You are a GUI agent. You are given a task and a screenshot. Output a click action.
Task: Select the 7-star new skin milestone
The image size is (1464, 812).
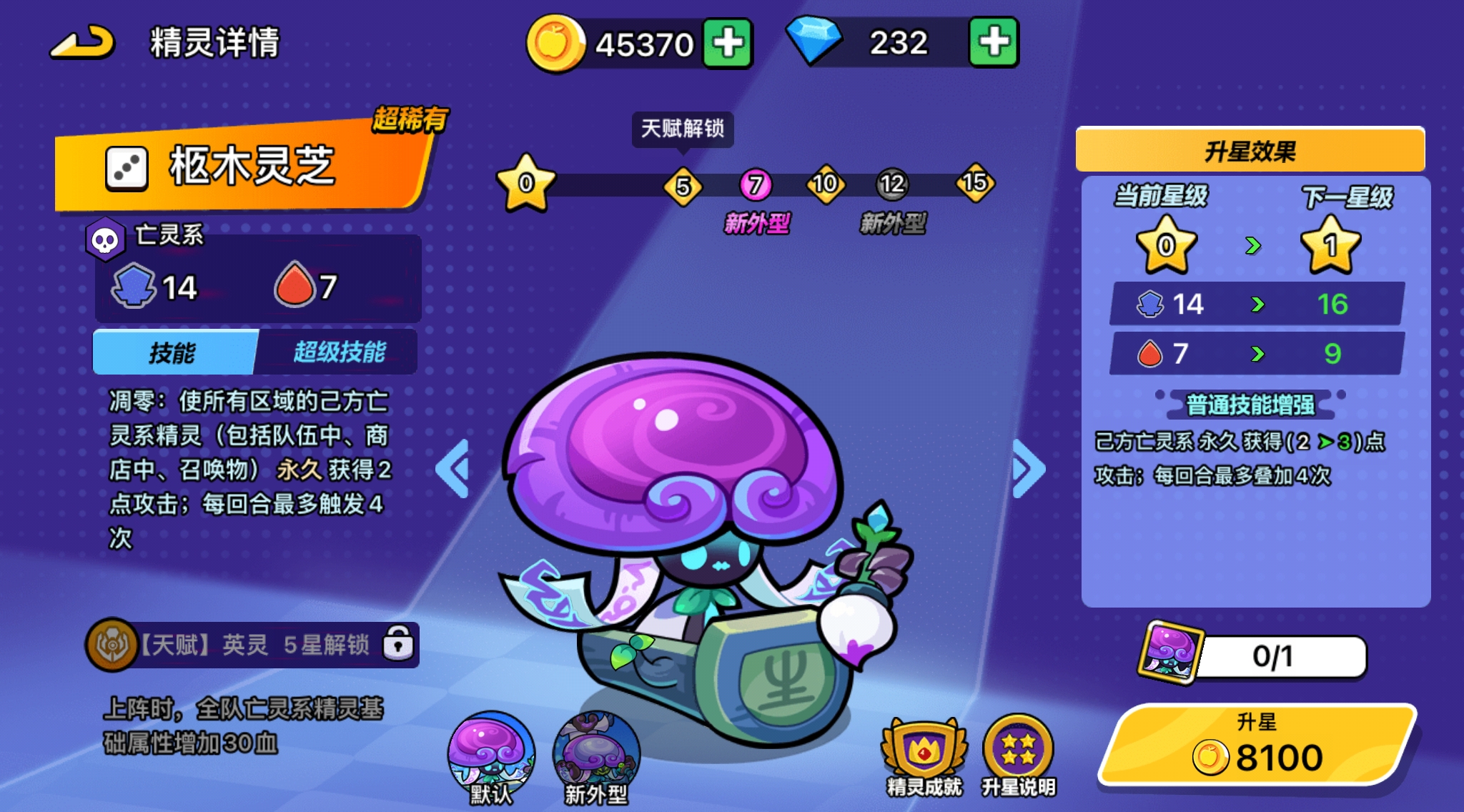click(756, 186)
